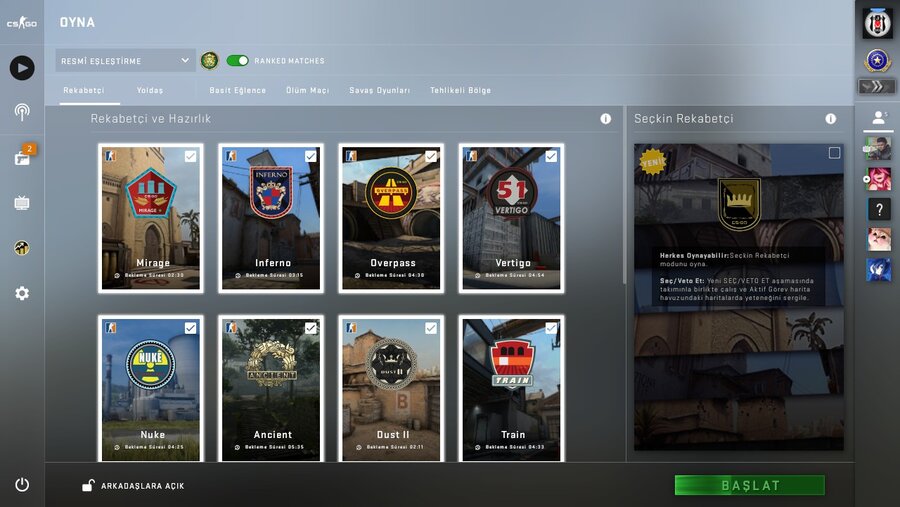This screenshot has height=507, width=900.
Task: Tick the Seçkin Rekabetçi checkbox
Action: (834, 153)
